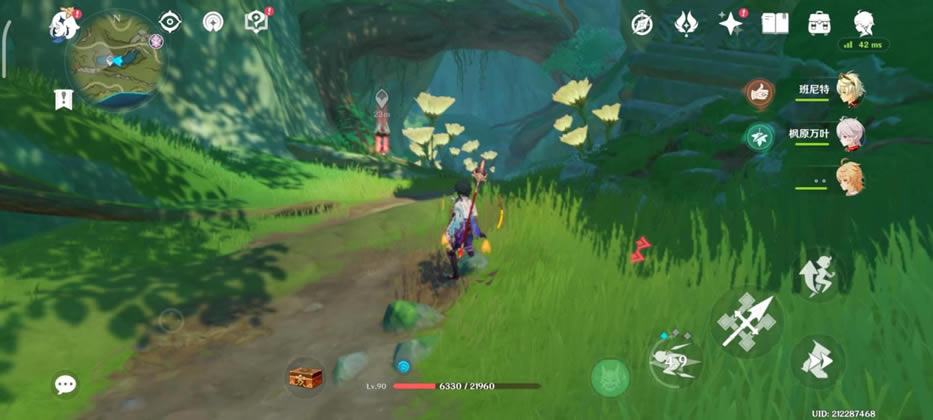Tap the spear normal attack button
This screenshot has height=420, width=933.
coord(747,320)
